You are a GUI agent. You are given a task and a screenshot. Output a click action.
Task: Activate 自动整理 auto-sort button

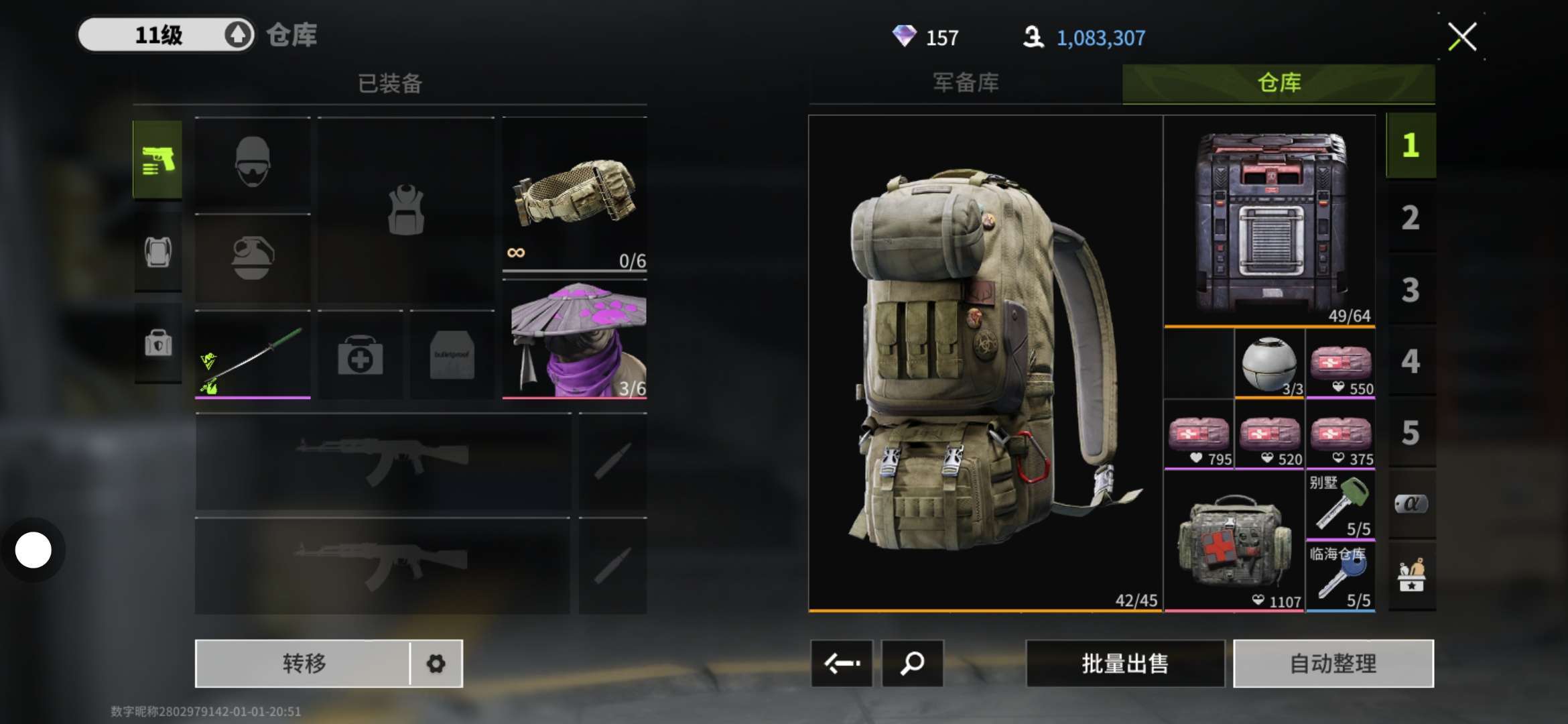[1333, 664]
